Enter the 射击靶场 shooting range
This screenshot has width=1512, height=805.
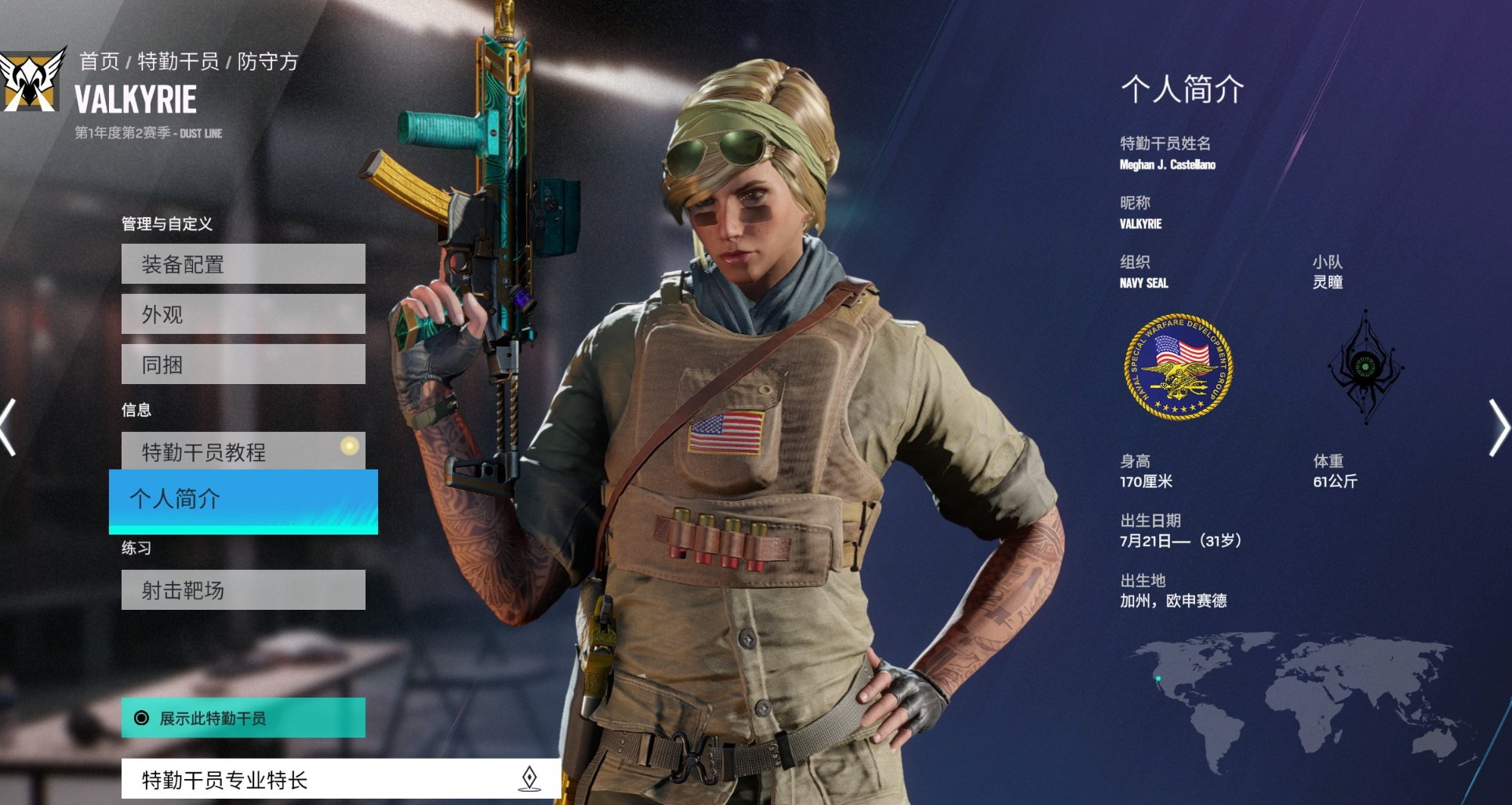pos(243,589)
